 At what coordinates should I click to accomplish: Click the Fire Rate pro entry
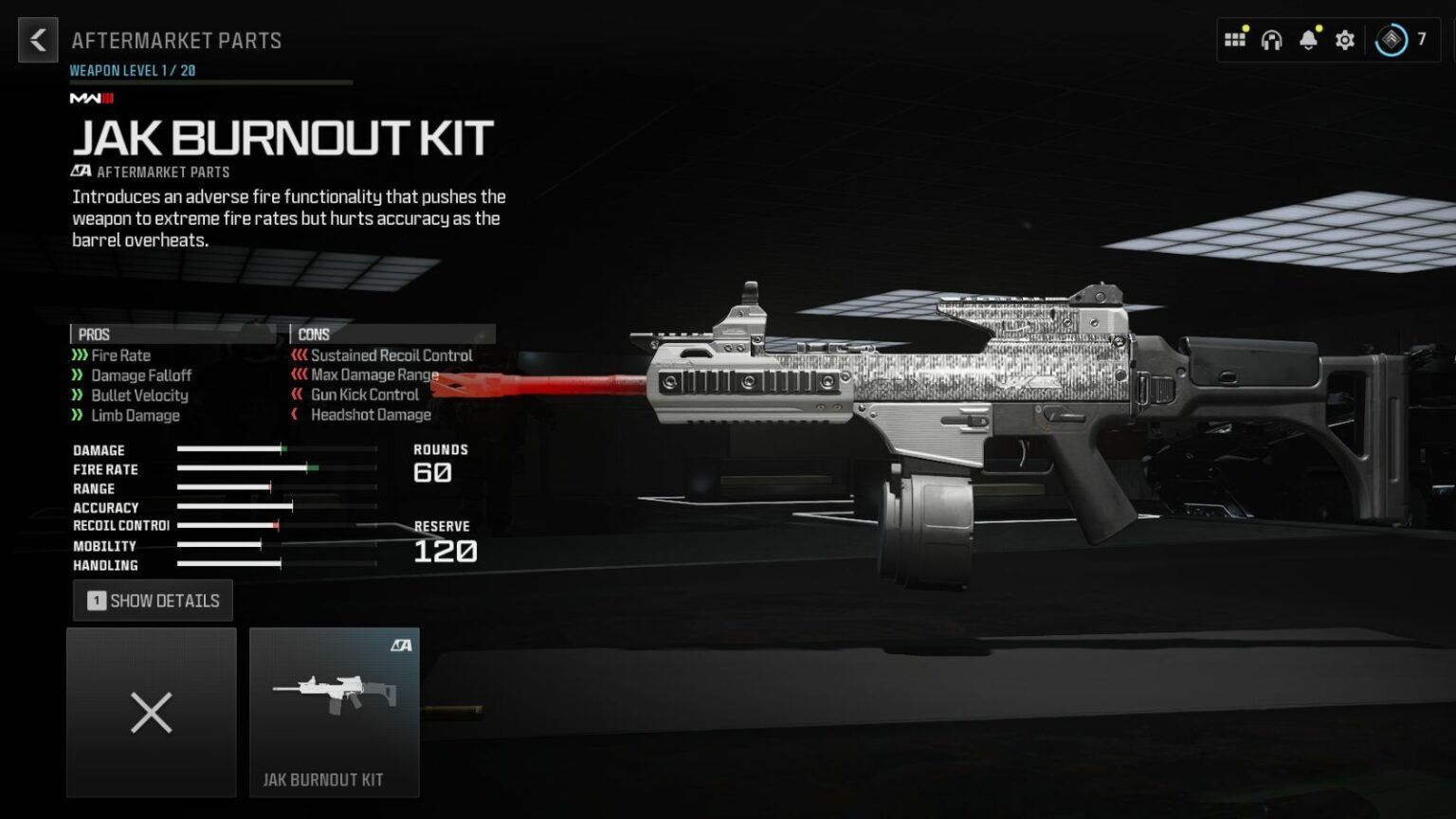120,355
